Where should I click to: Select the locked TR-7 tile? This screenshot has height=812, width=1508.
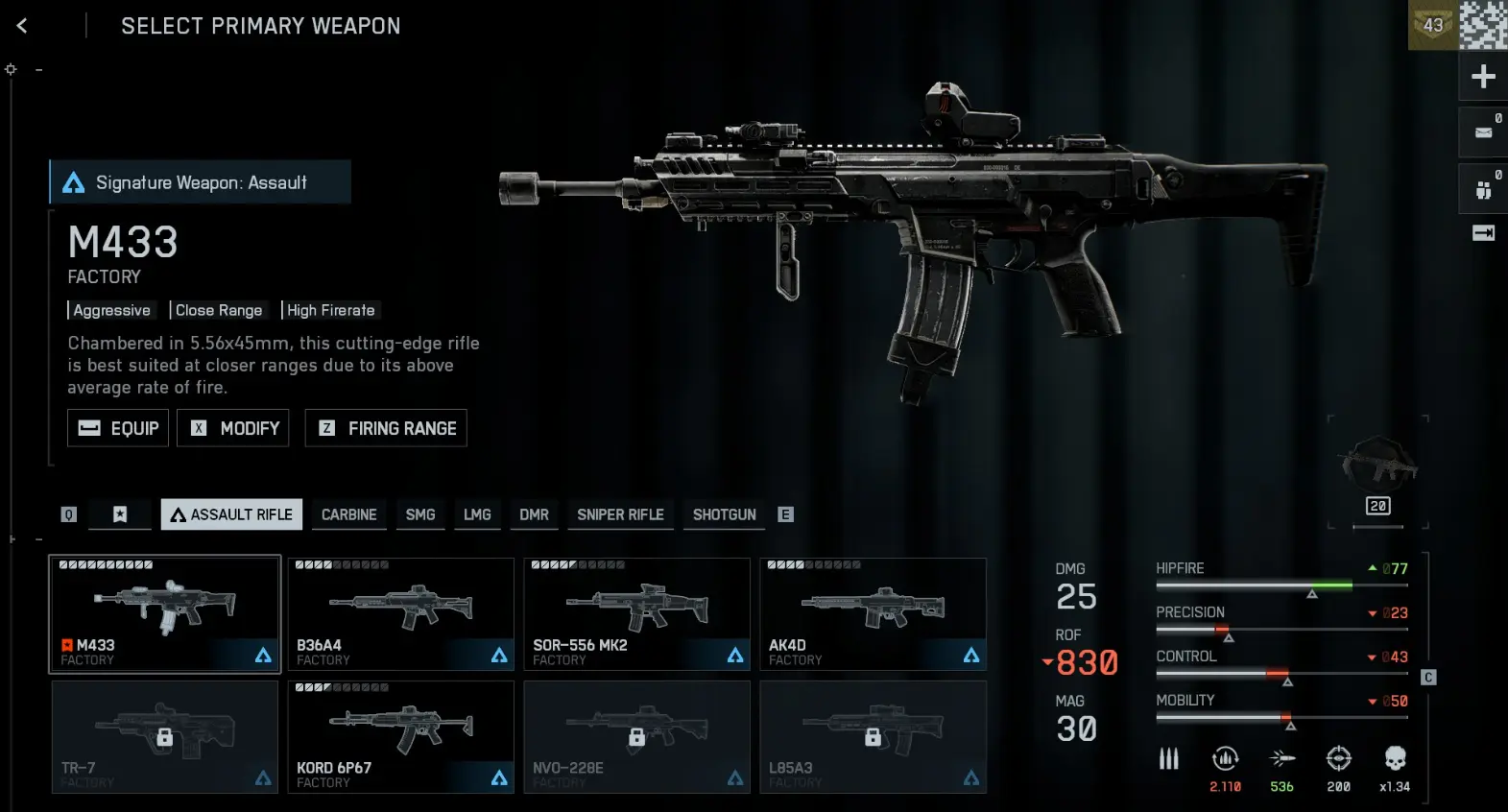(165, 736)
